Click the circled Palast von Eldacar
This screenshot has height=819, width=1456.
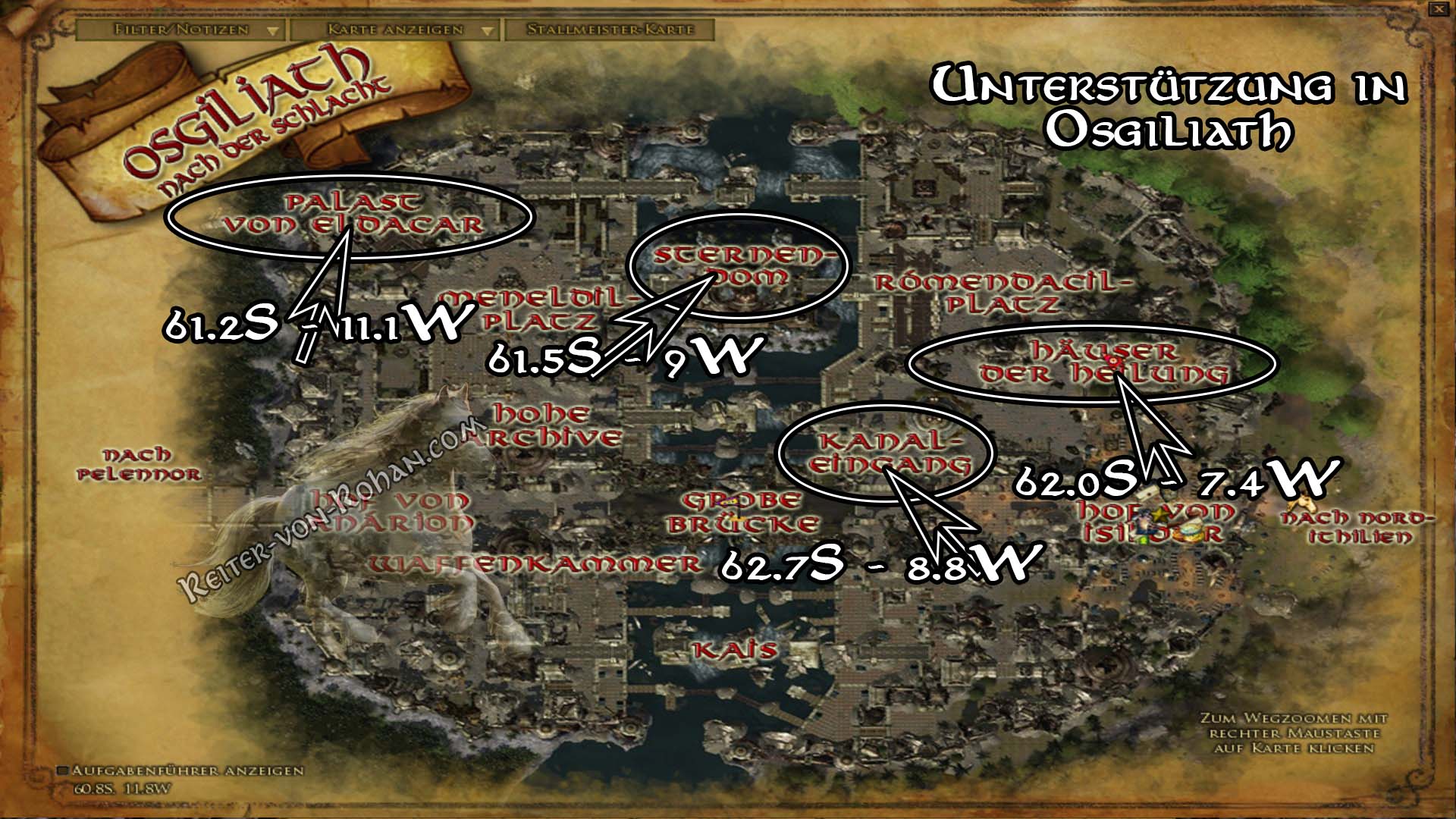(349, 217)
